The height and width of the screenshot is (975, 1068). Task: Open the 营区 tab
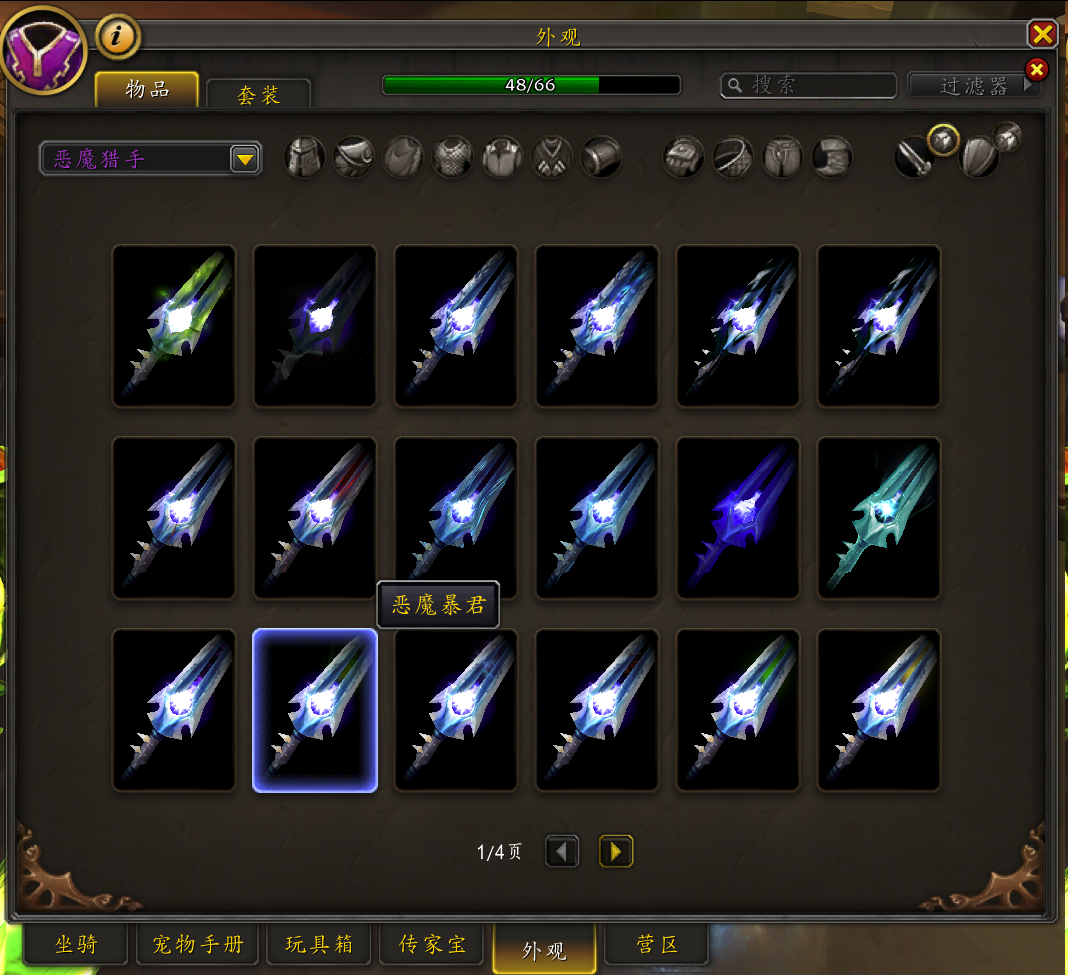(x=657, y=943)
